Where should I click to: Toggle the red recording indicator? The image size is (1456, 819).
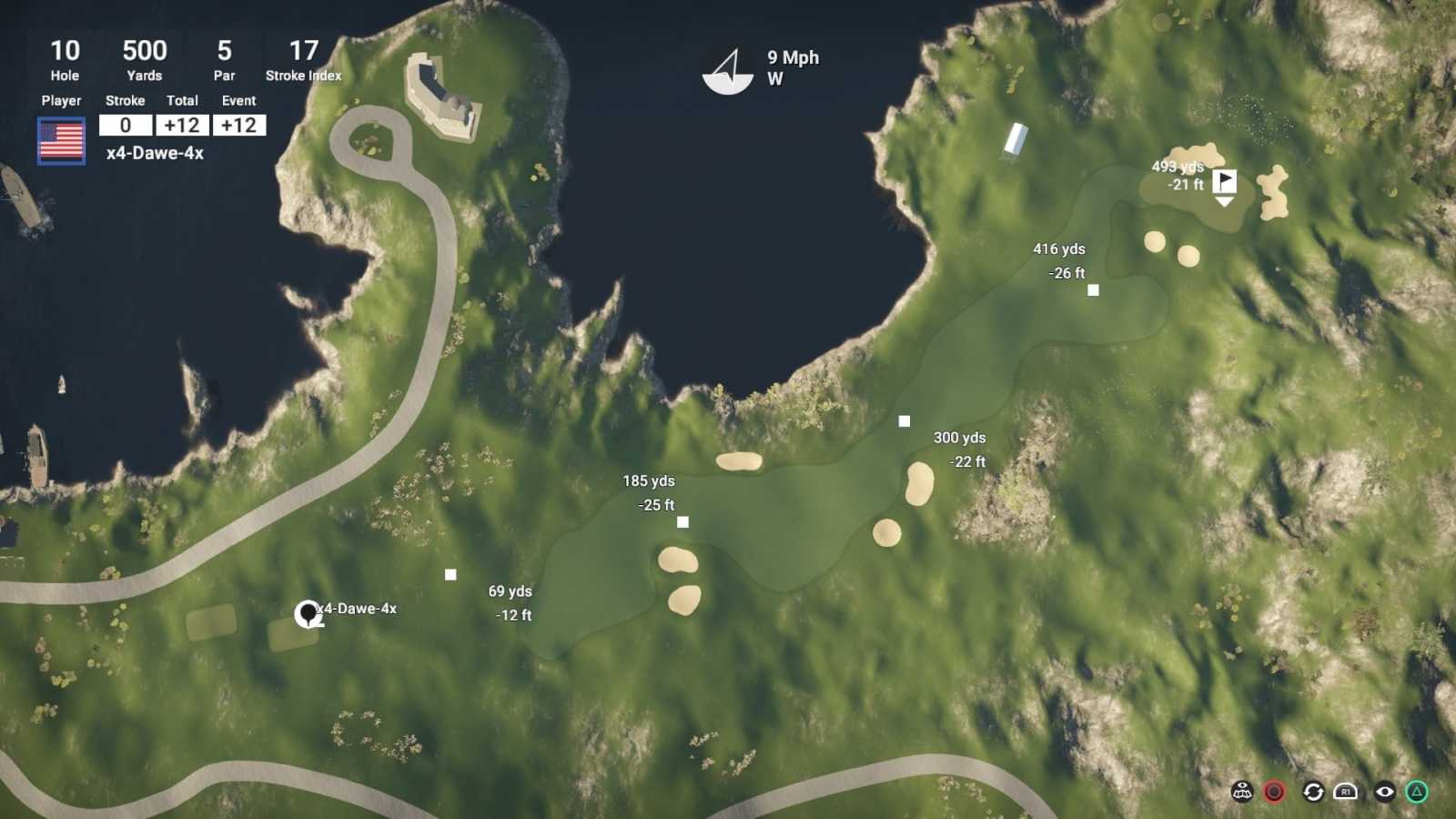1274,793
